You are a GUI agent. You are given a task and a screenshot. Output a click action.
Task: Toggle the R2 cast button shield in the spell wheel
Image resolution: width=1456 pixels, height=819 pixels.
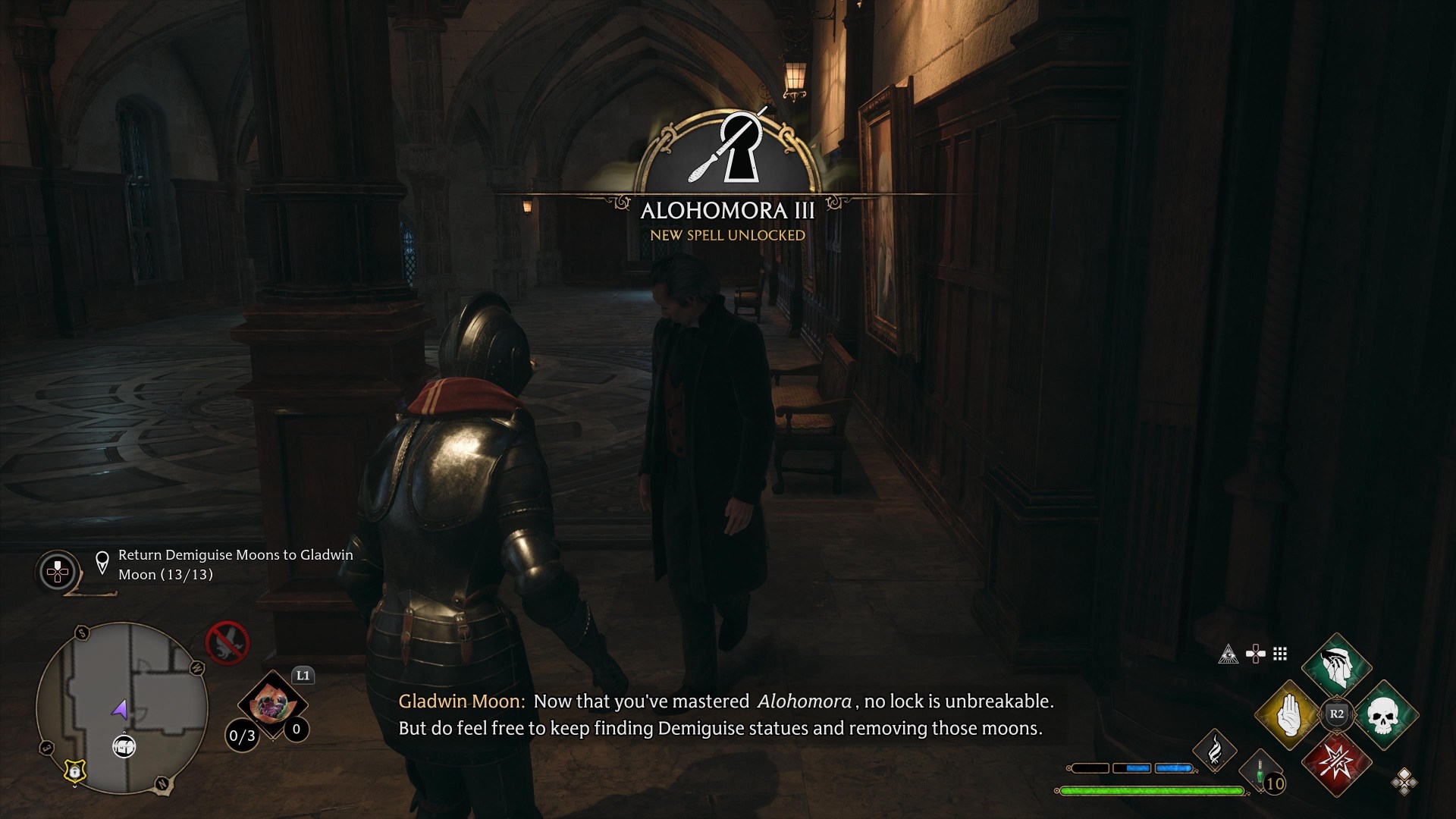[x=1335, y=714]
